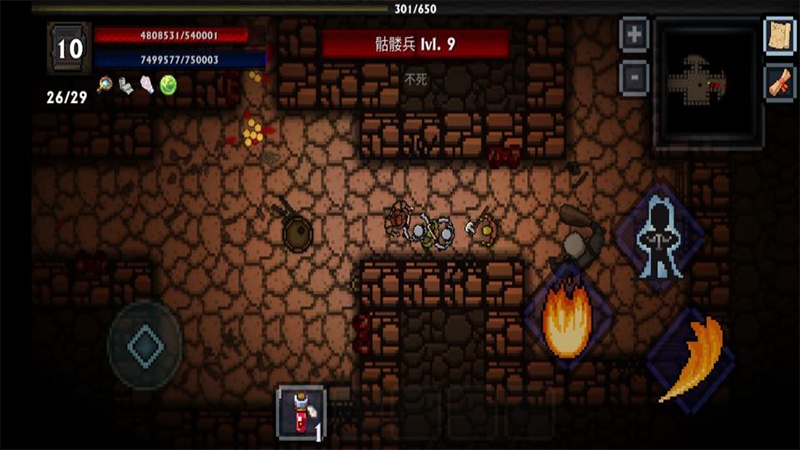Open the dungeon minimap

tap(702, 83)
